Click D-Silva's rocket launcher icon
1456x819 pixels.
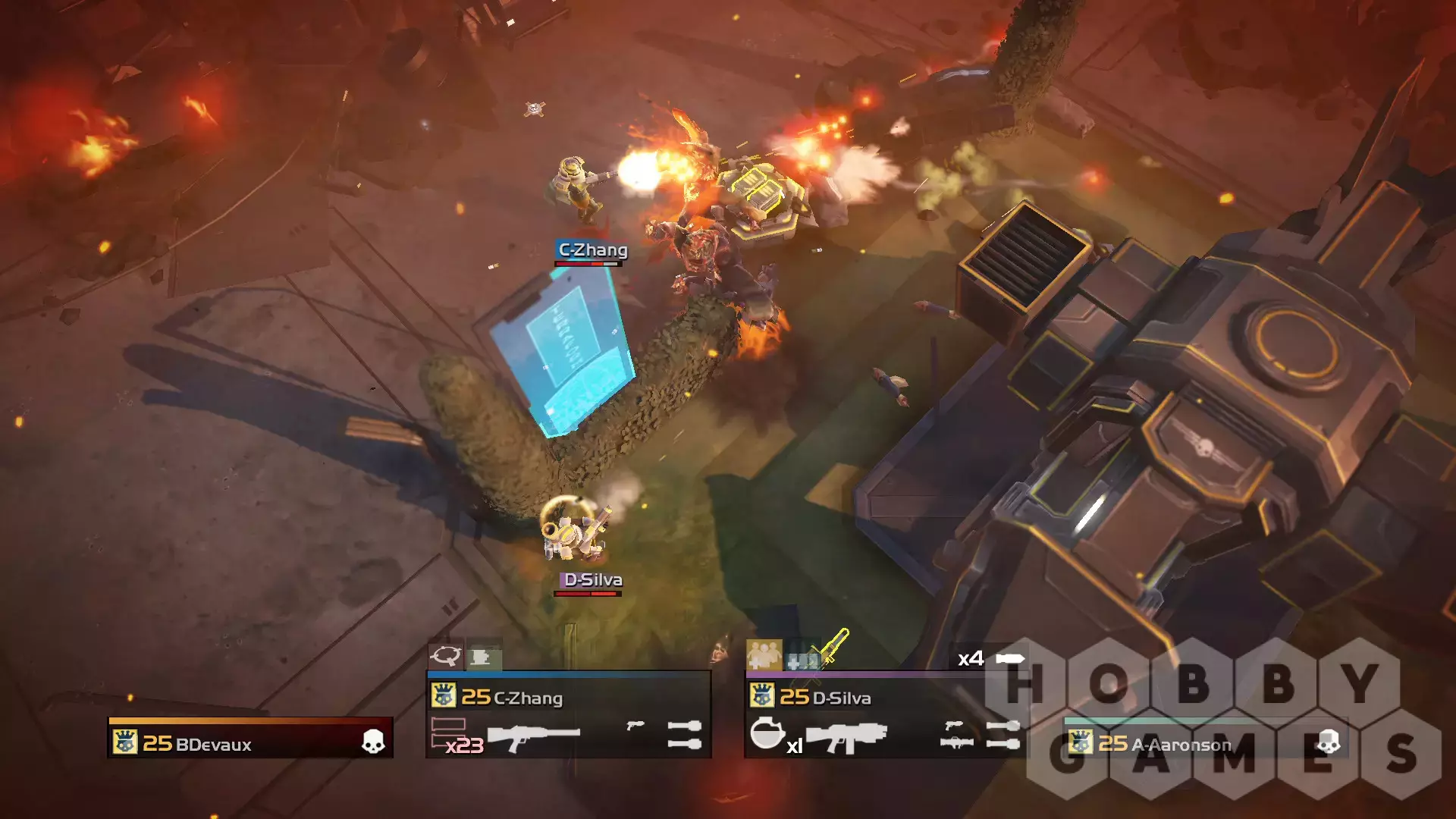pos(956,742)
